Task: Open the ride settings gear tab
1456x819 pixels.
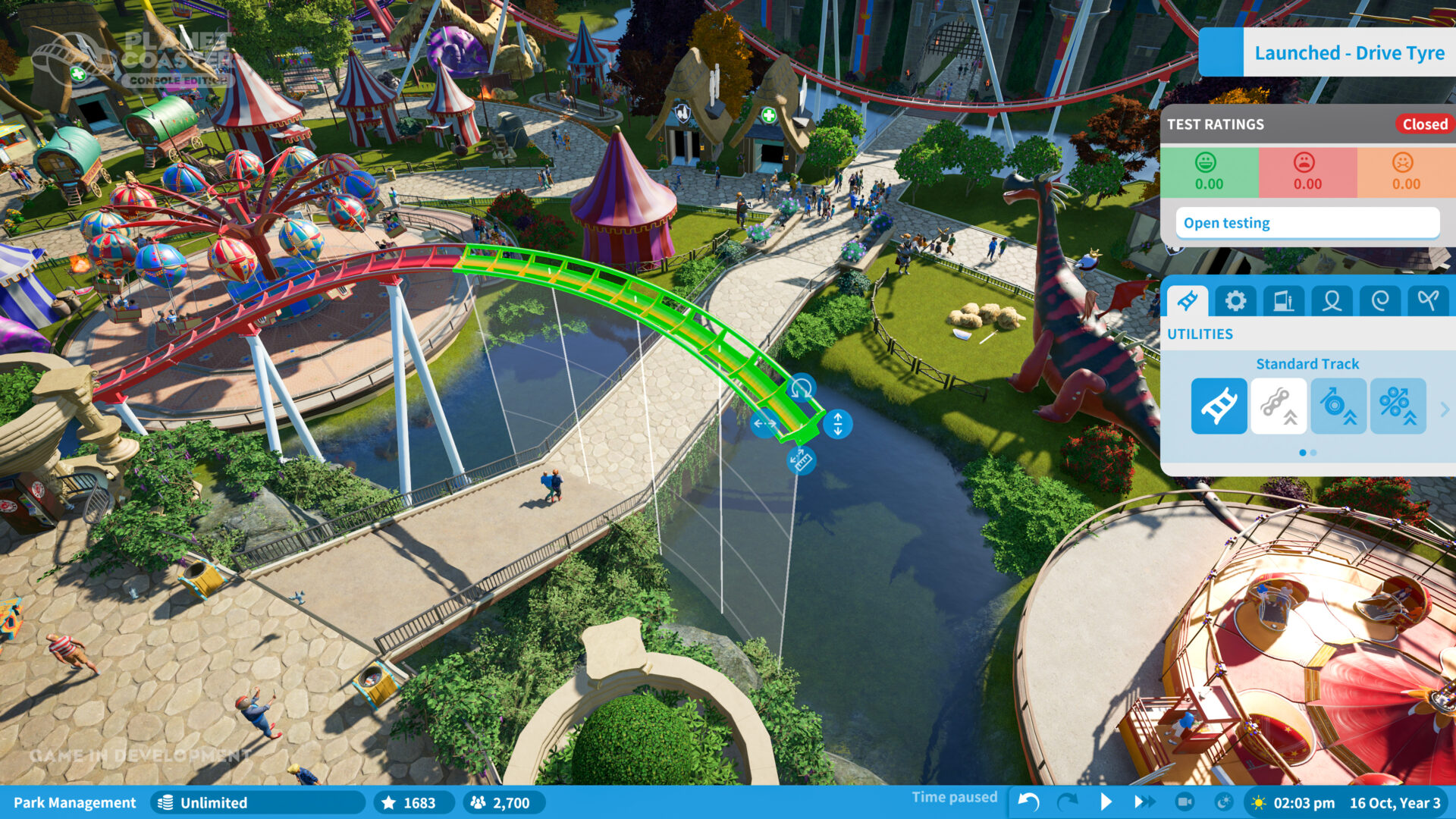Action: pos(1236,300)
